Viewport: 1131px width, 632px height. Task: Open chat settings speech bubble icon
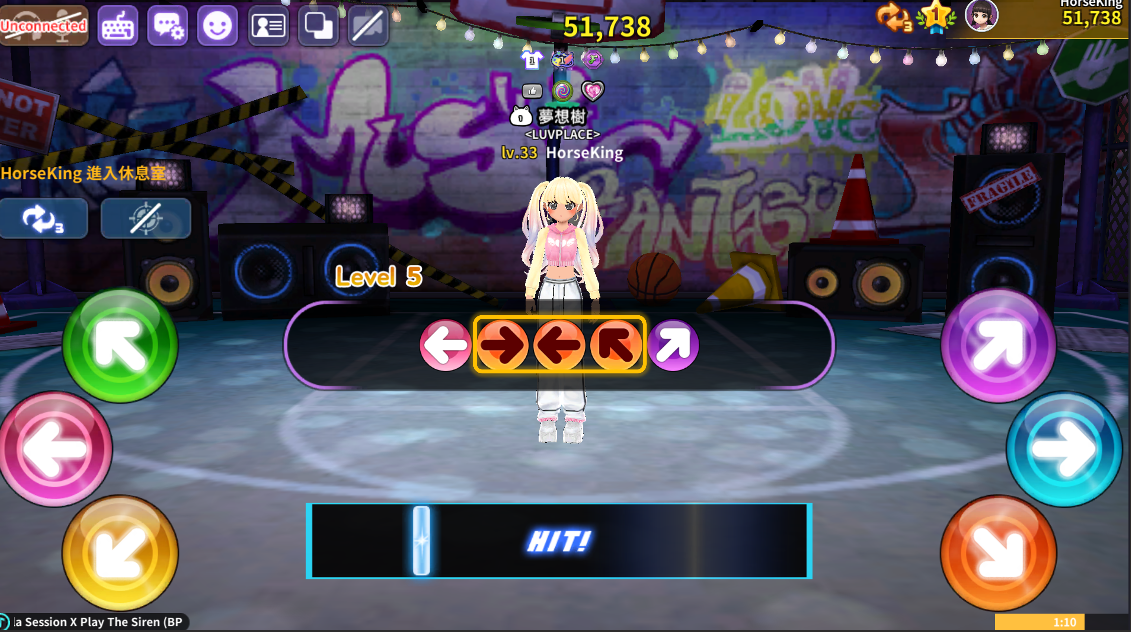(168, 26)
